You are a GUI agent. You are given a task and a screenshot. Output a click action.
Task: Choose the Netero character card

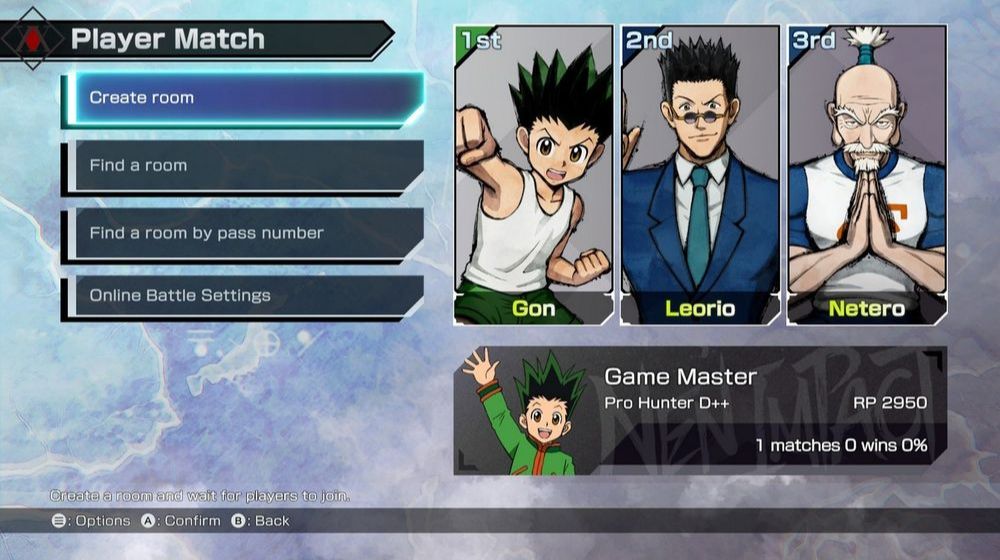point(866,175)
